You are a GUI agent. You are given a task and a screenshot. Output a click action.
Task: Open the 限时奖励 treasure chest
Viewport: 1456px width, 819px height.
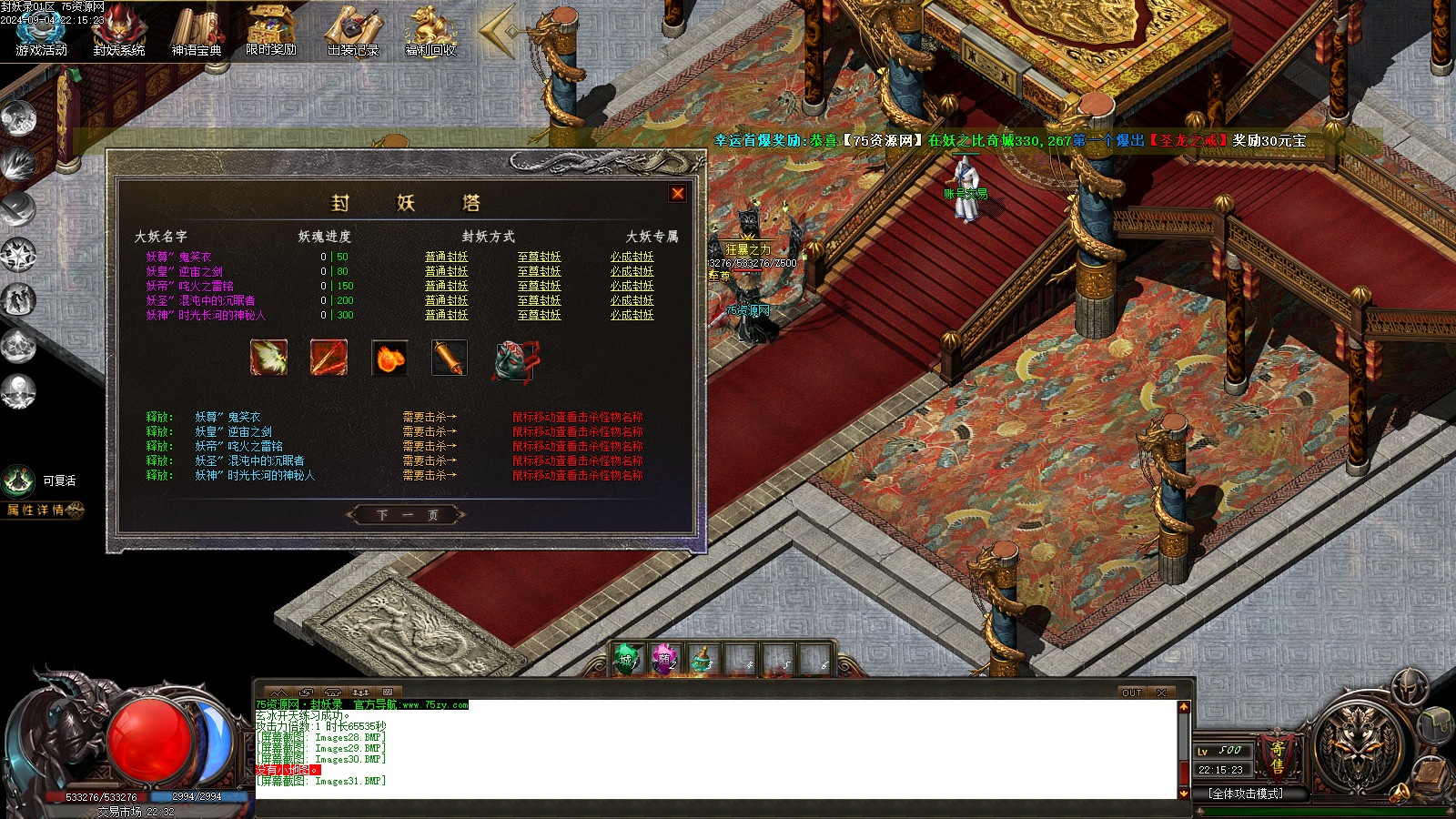tap(271, 31)
